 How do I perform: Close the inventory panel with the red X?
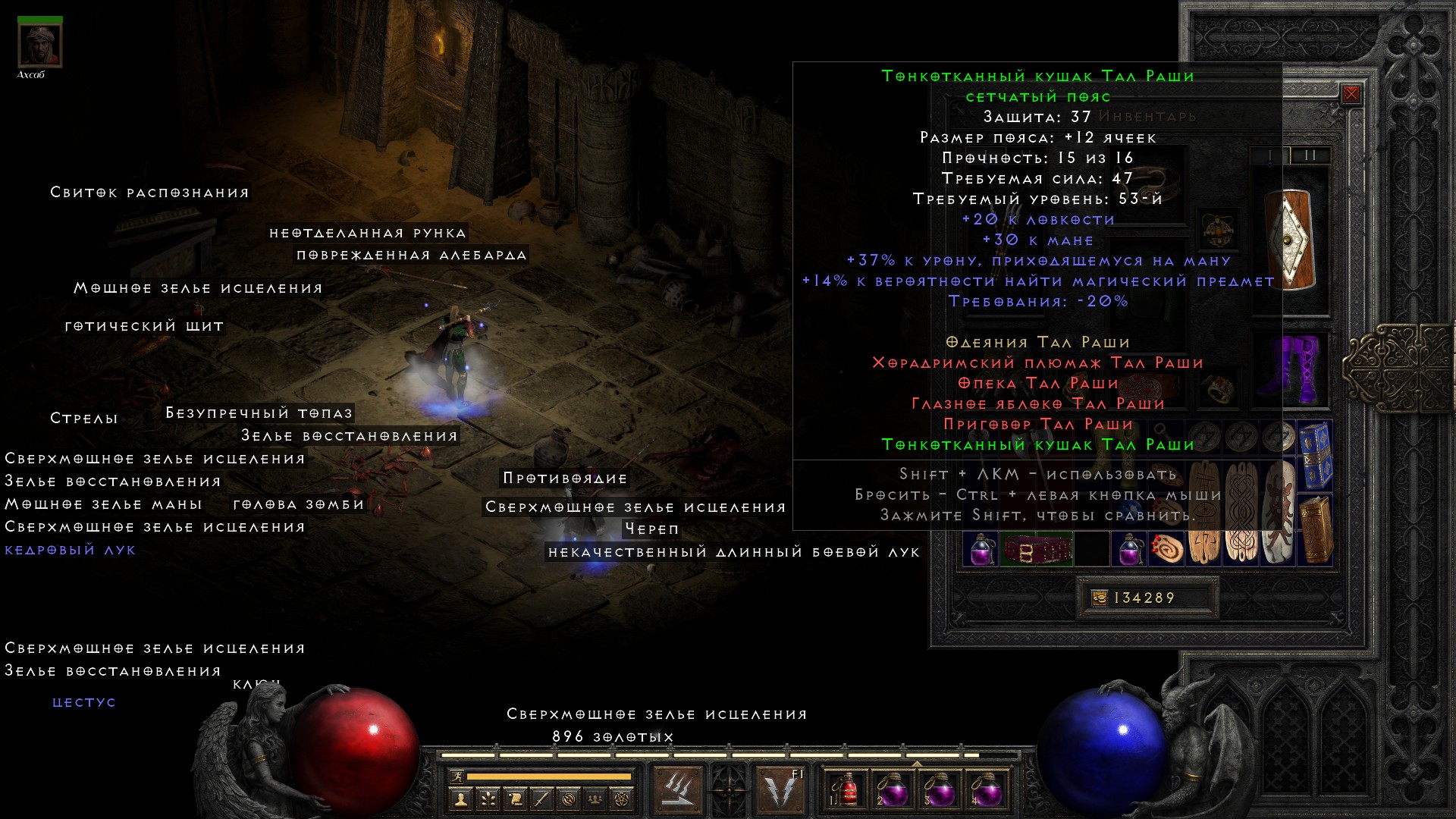coord(1351,94)
